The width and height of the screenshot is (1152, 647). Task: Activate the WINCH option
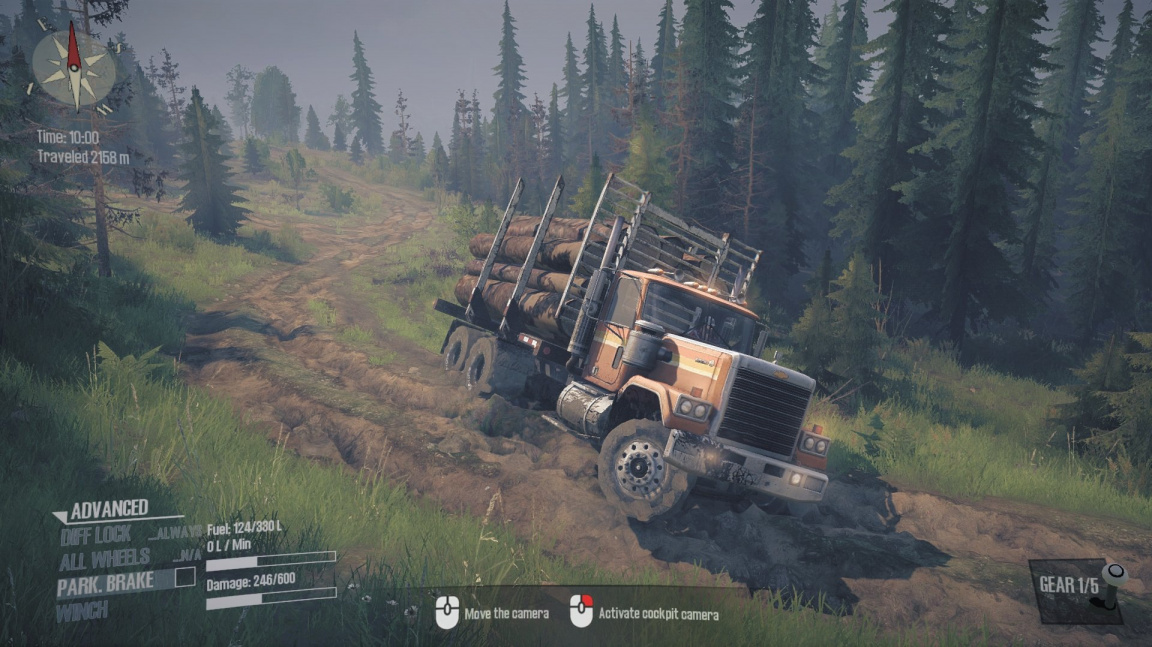coord(82,611)
